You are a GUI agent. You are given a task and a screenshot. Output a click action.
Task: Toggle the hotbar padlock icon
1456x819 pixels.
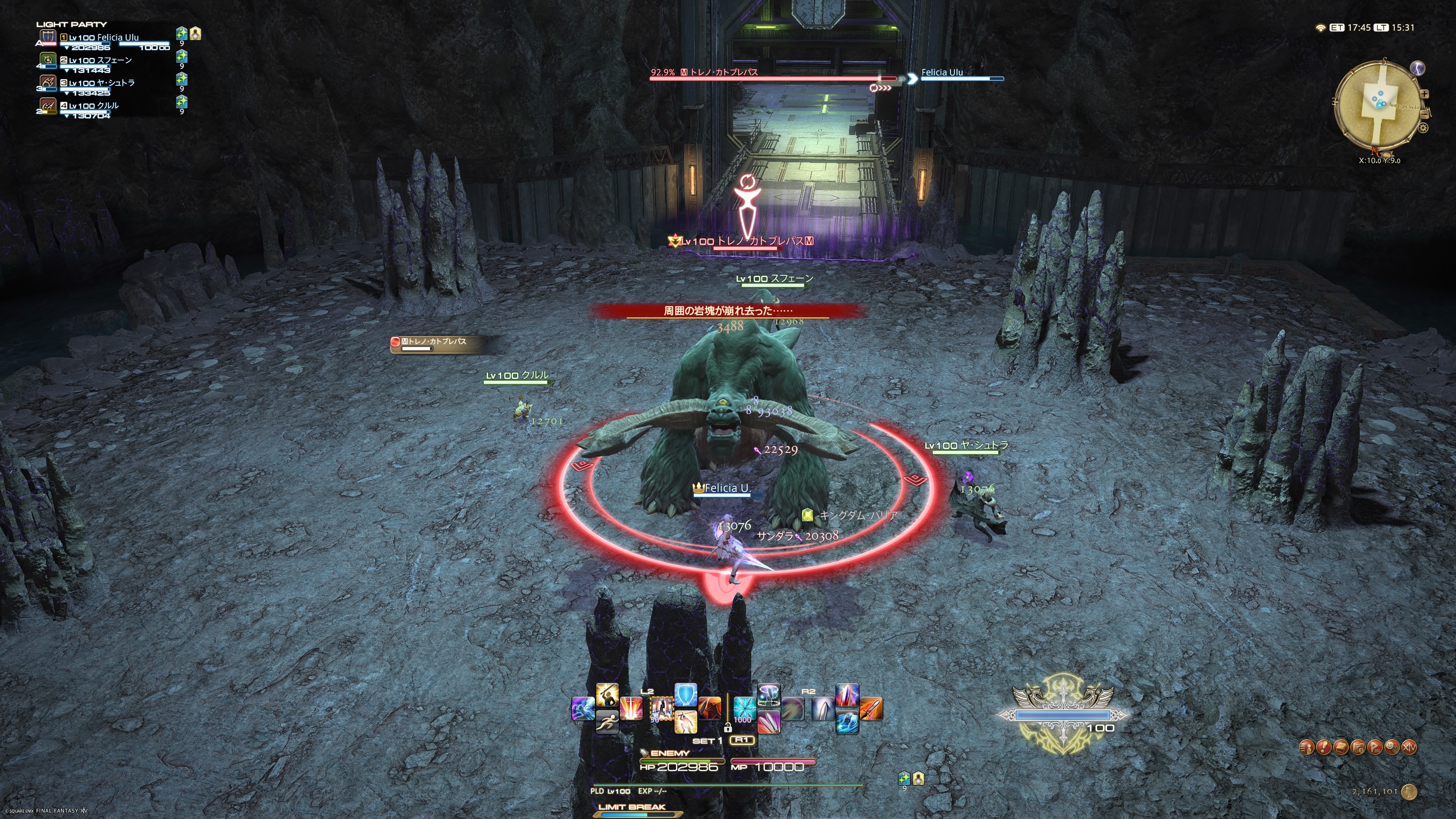(x=728, y=728)
